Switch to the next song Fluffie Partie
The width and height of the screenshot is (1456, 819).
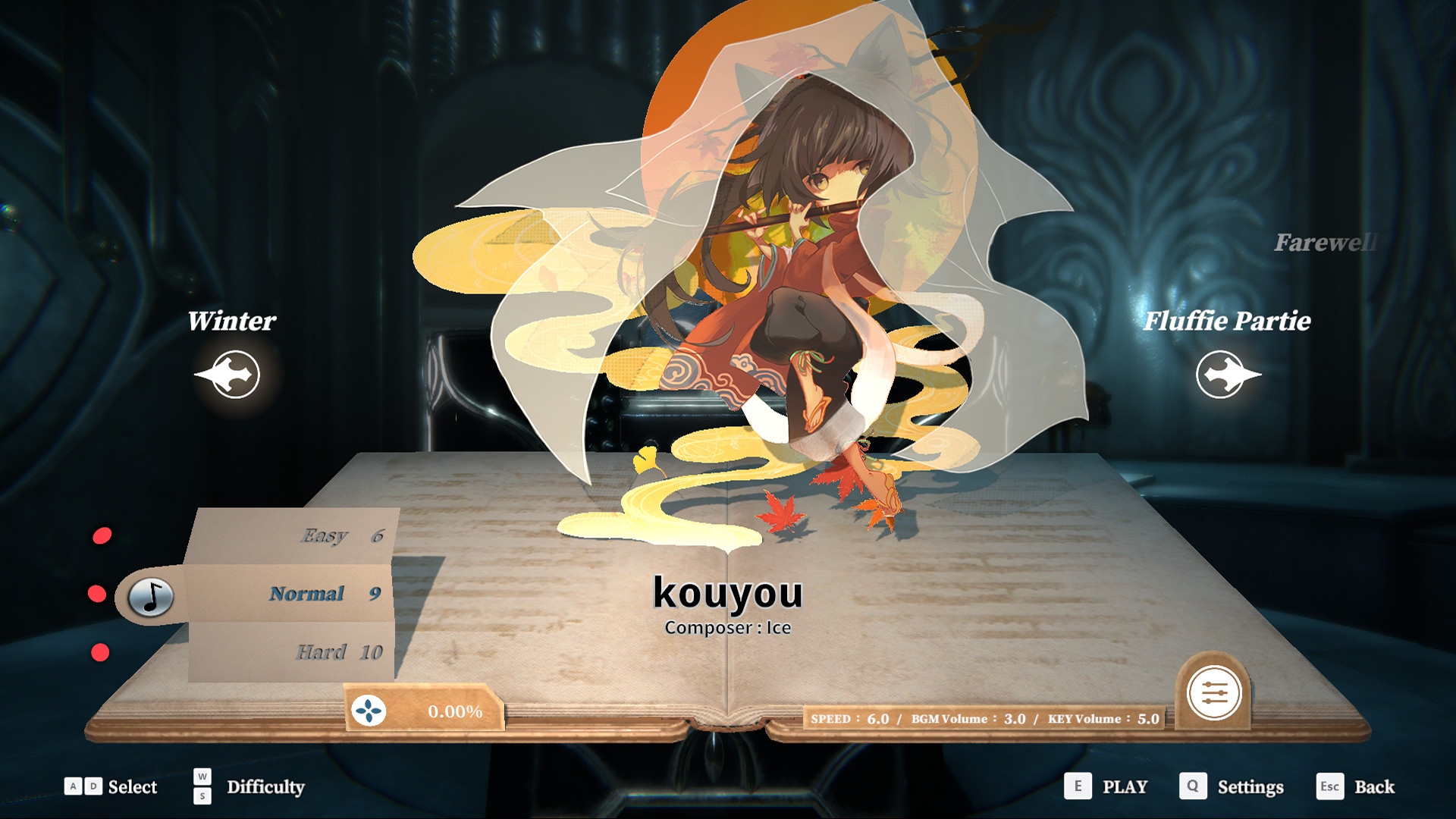coord(1228,322)
